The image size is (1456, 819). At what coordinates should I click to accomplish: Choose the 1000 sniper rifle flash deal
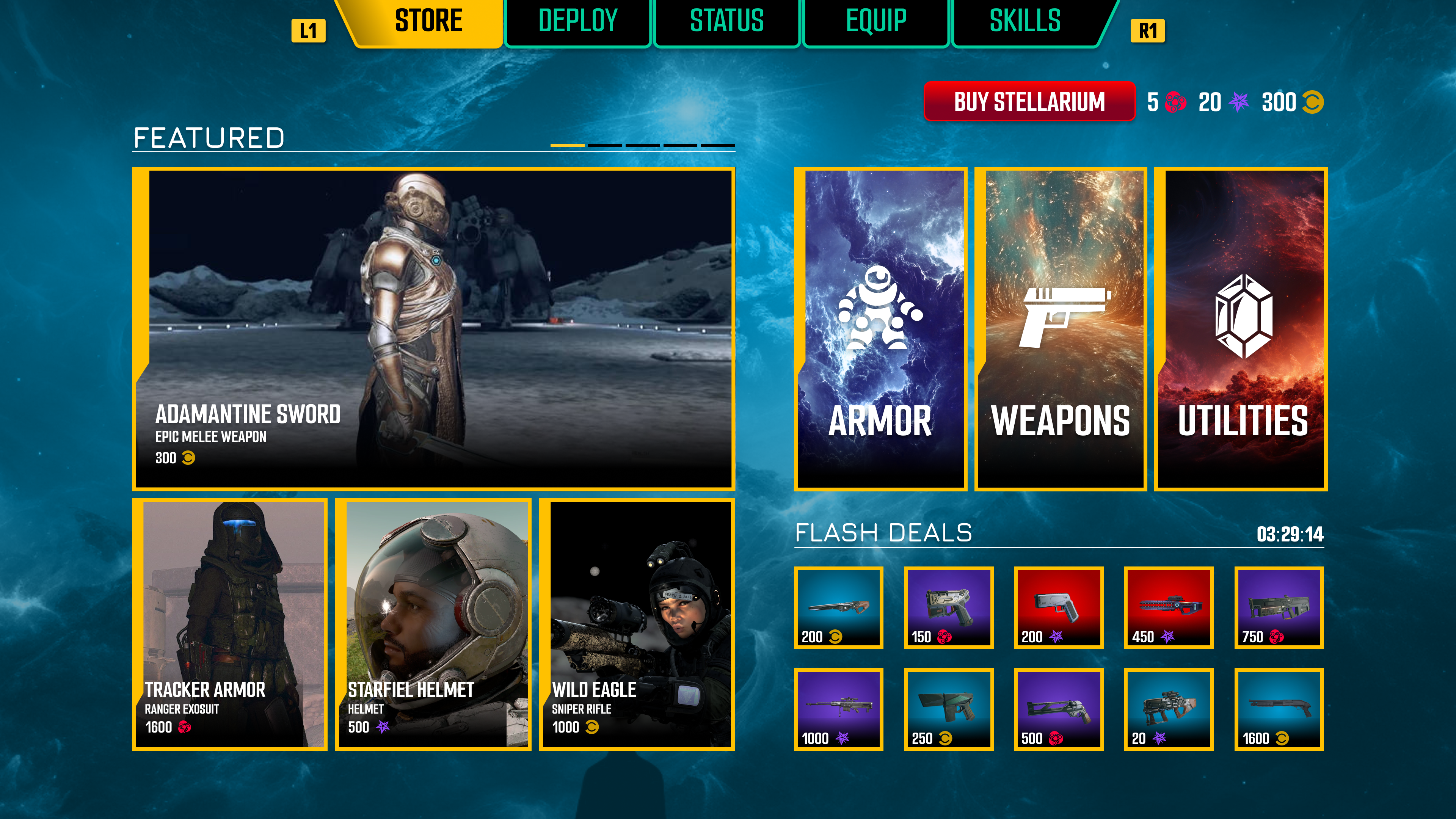[838, 709]
